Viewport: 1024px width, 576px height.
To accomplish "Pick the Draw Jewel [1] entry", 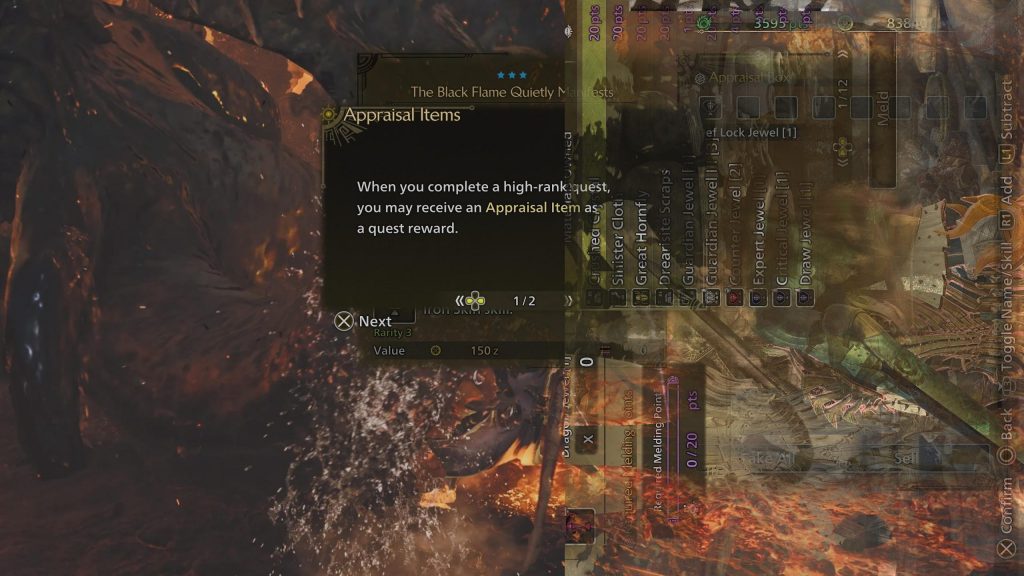I will point(806,240).
